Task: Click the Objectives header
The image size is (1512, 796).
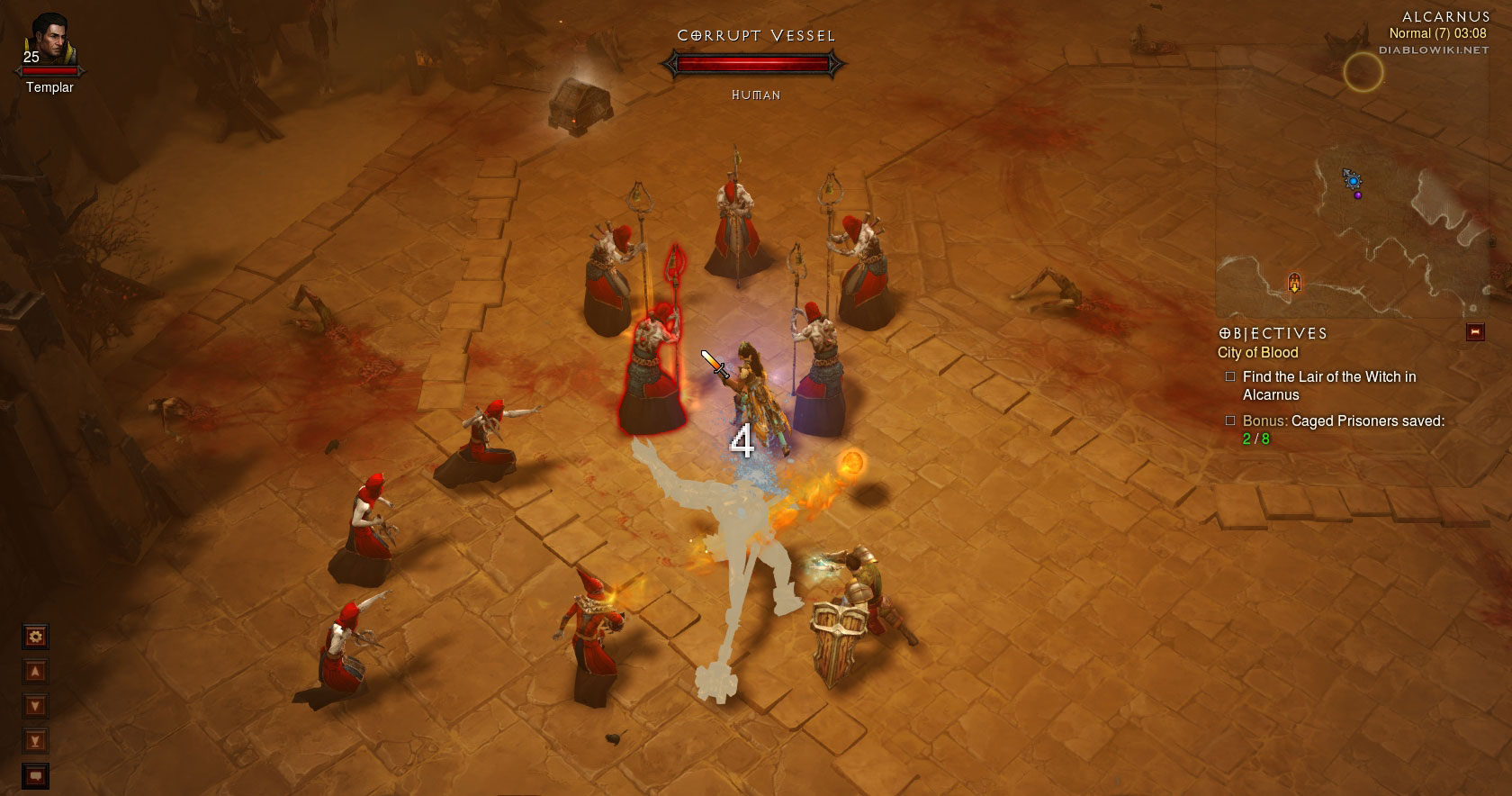Action: 1273,333
